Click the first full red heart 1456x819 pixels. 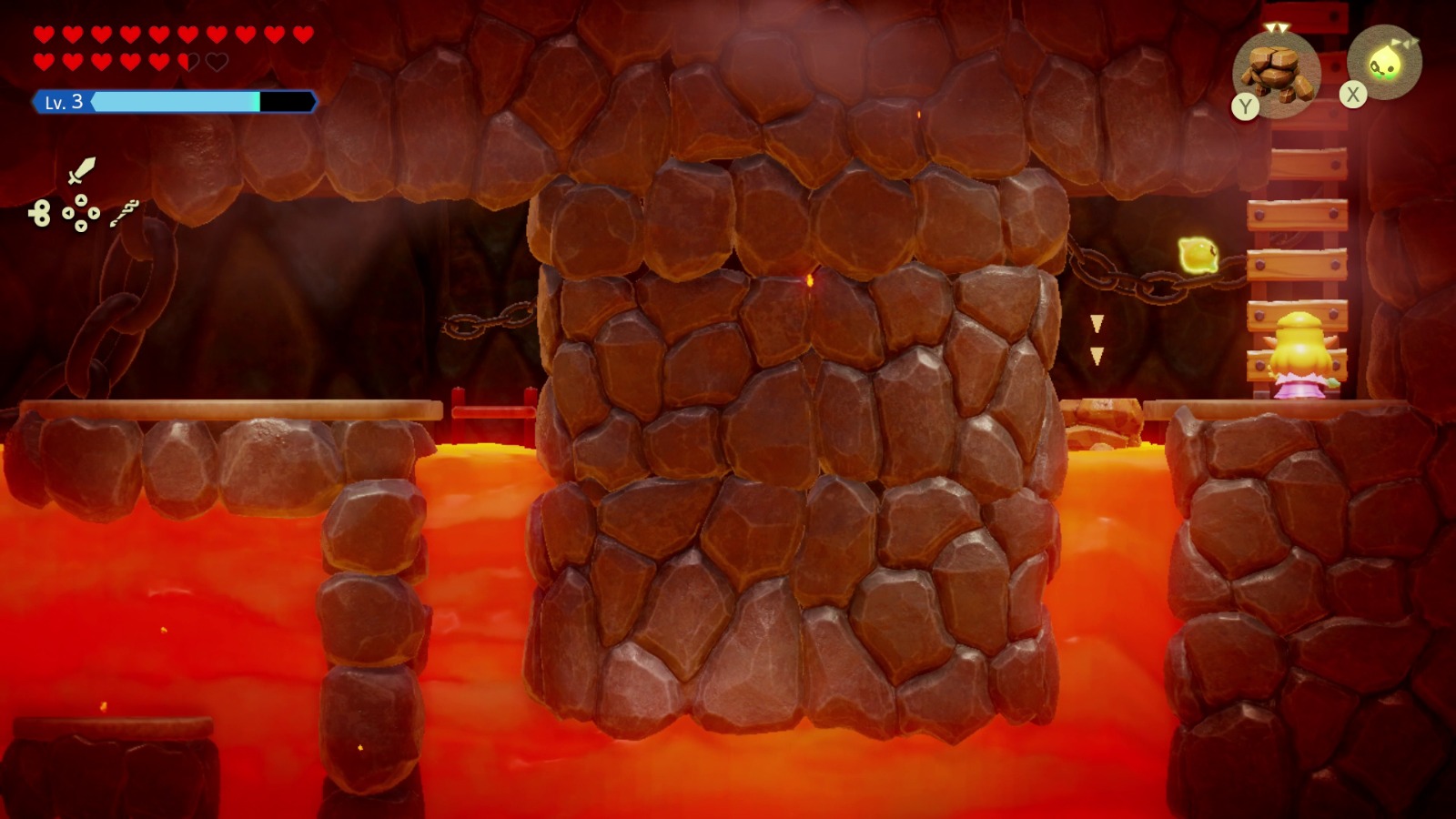tap(43, 35)
